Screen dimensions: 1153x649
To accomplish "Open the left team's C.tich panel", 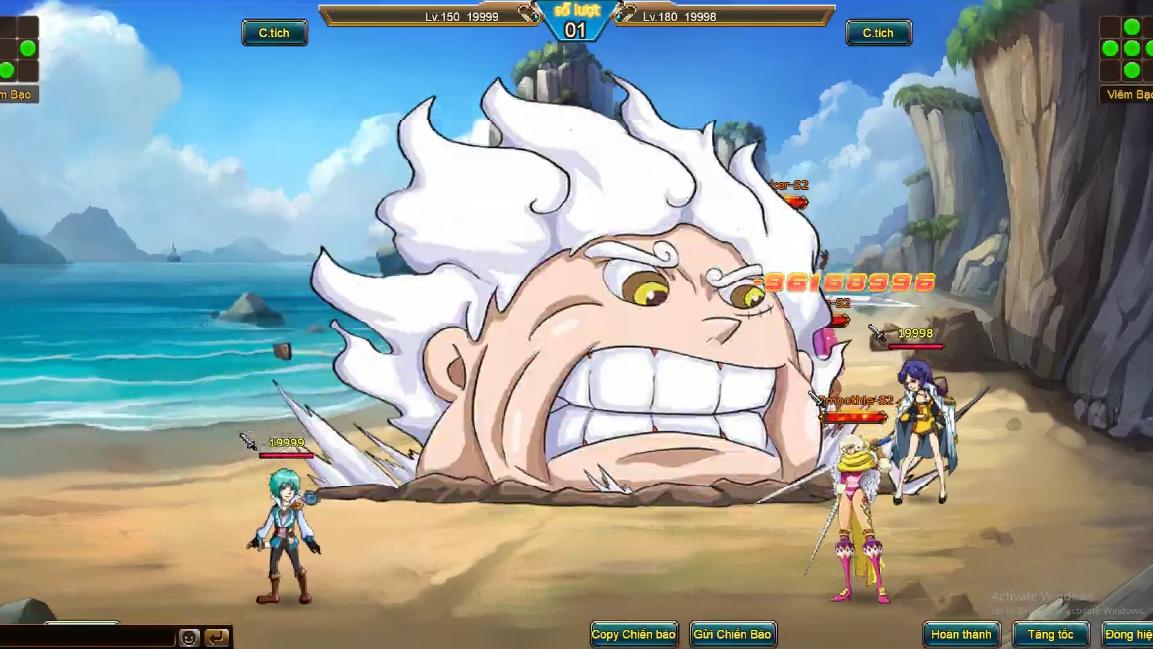I will click(274, 33).
